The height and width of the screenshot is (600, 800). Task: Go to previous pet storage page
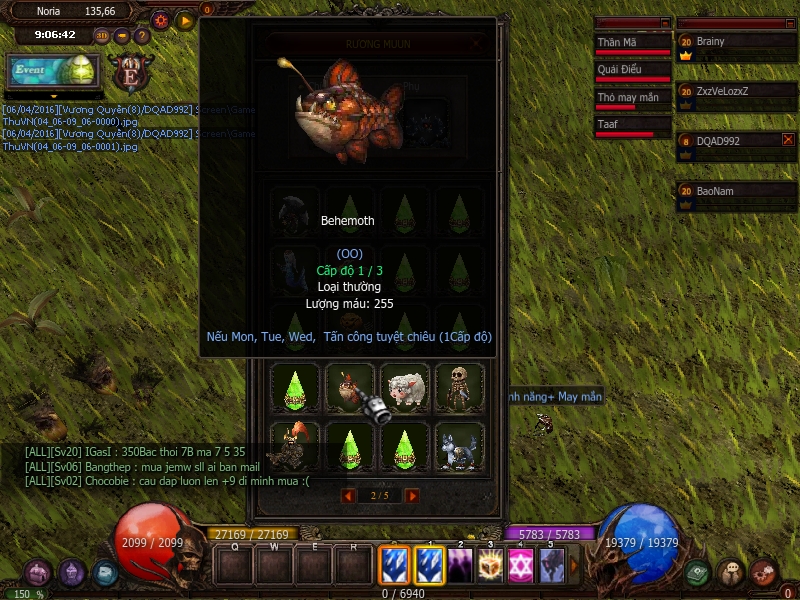(348, 495)
